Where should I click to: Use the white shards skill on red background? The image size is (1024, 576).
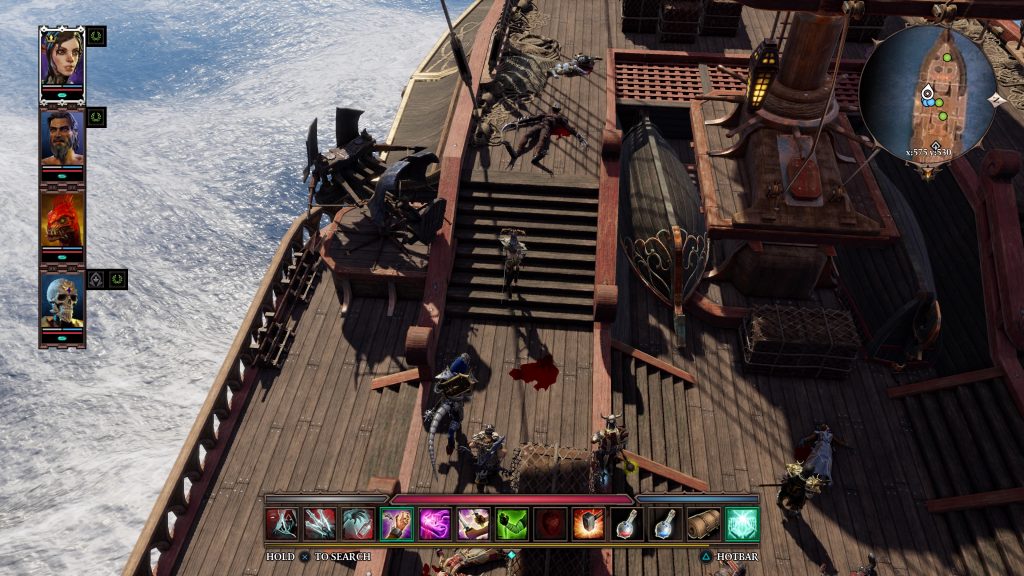tap(320, 524)
